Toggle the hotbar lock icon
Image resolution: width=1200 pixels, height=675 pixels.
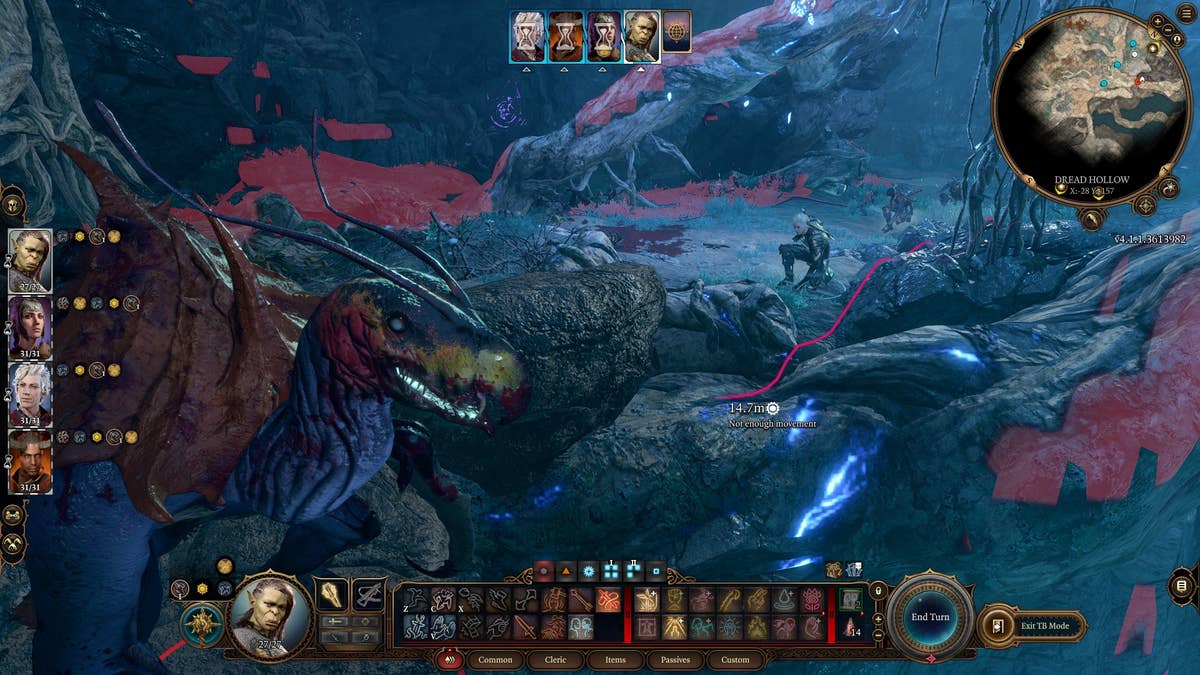pos(878,592)
